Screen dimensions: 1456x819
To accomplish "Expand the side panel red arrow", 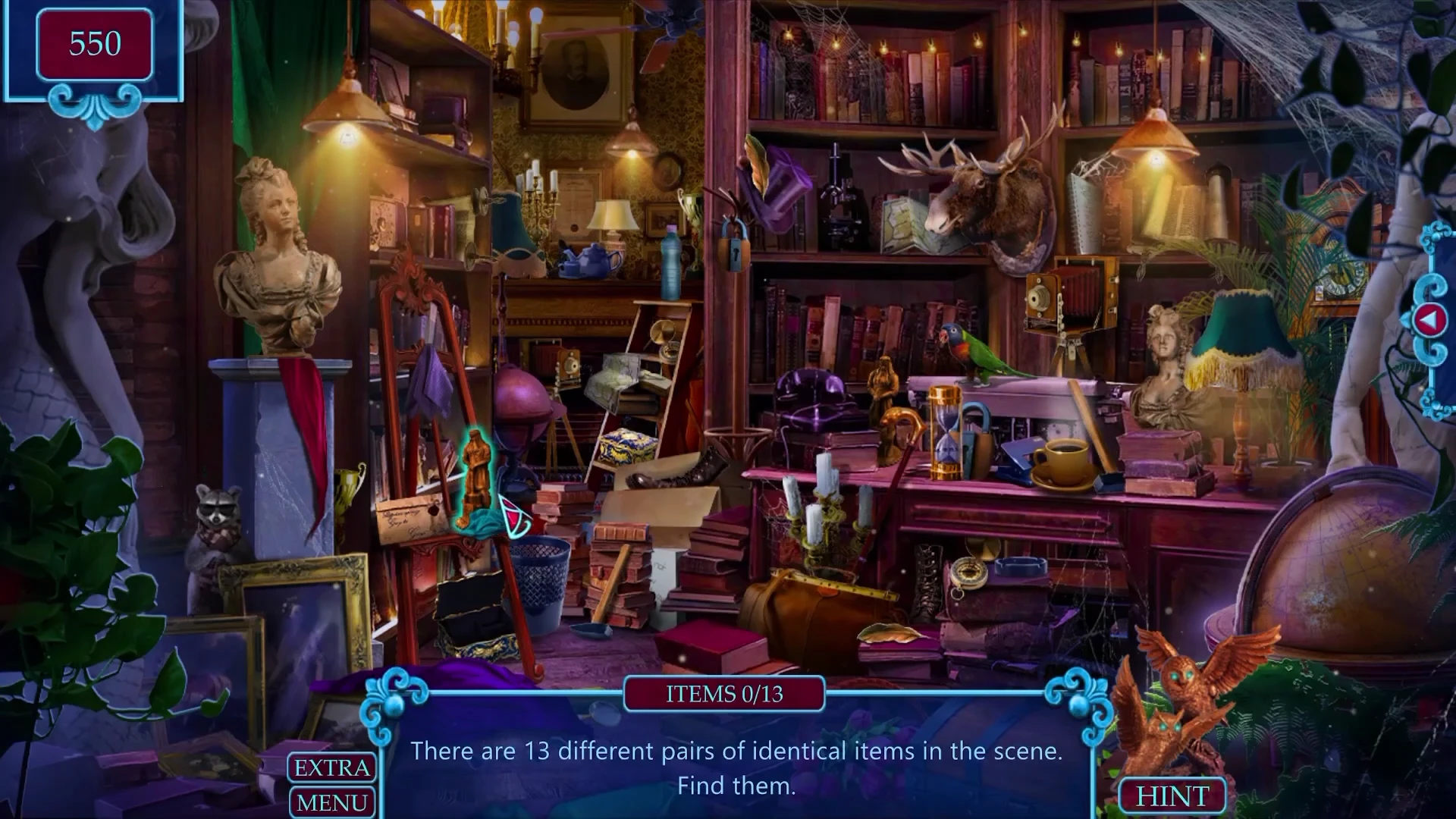I will pyautogui.click(x=1428, y=321).
